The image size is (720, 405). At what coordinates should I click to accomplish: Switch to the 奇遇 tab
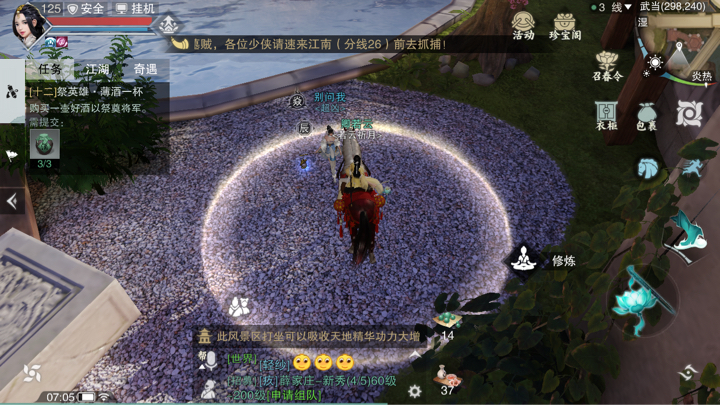tap(145, 69)
